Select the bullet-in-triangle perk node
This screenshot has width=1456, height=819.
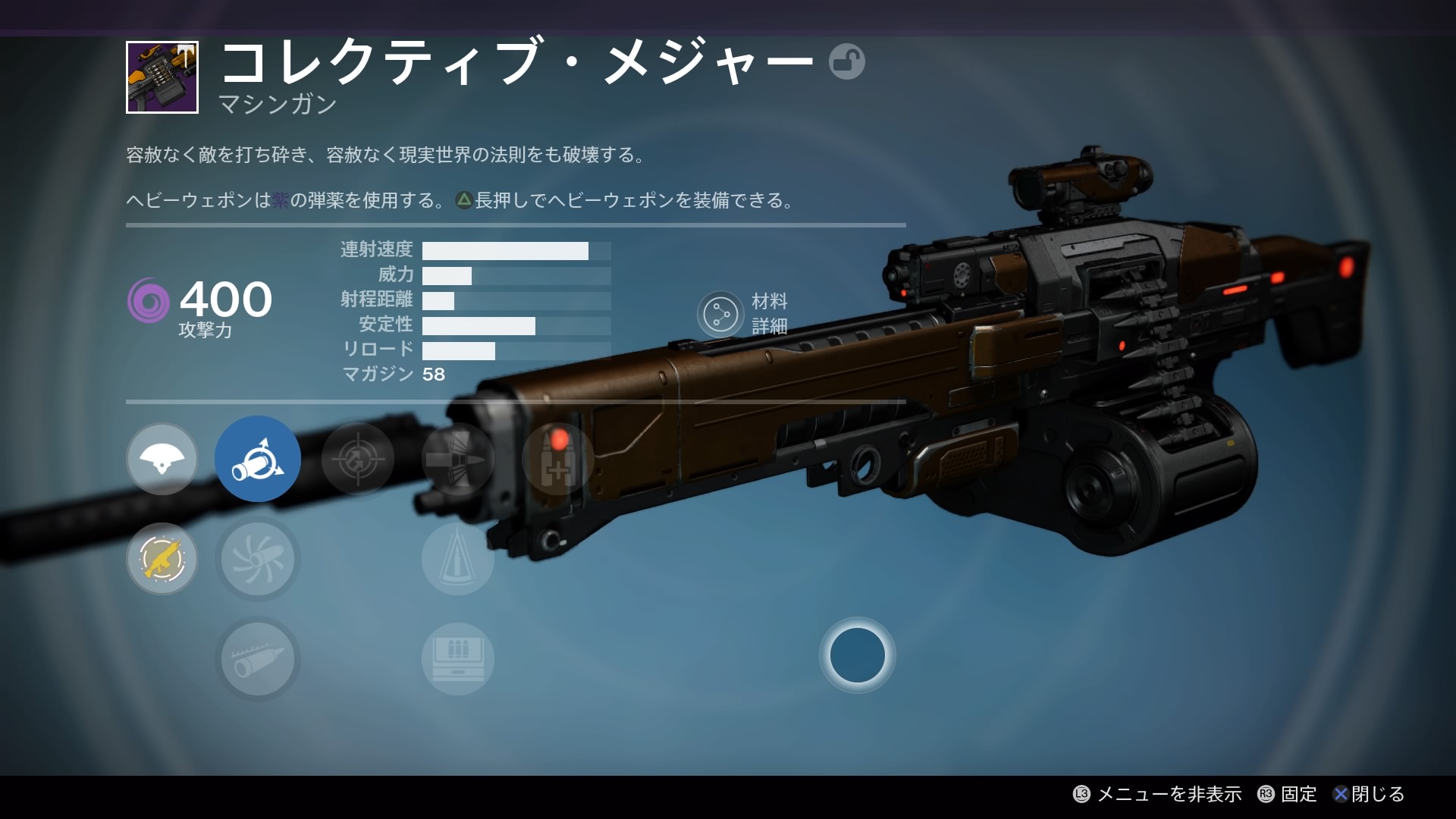click(x=457, y=559)
